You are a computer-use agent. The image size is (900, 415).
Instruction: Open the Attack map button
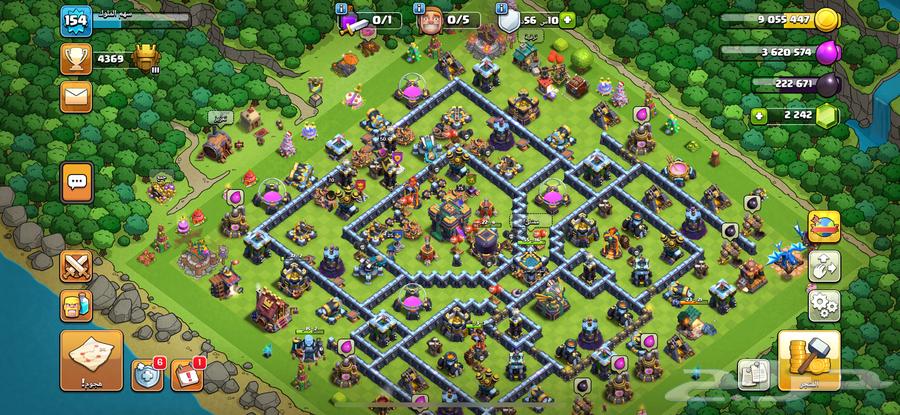[92, 360]
